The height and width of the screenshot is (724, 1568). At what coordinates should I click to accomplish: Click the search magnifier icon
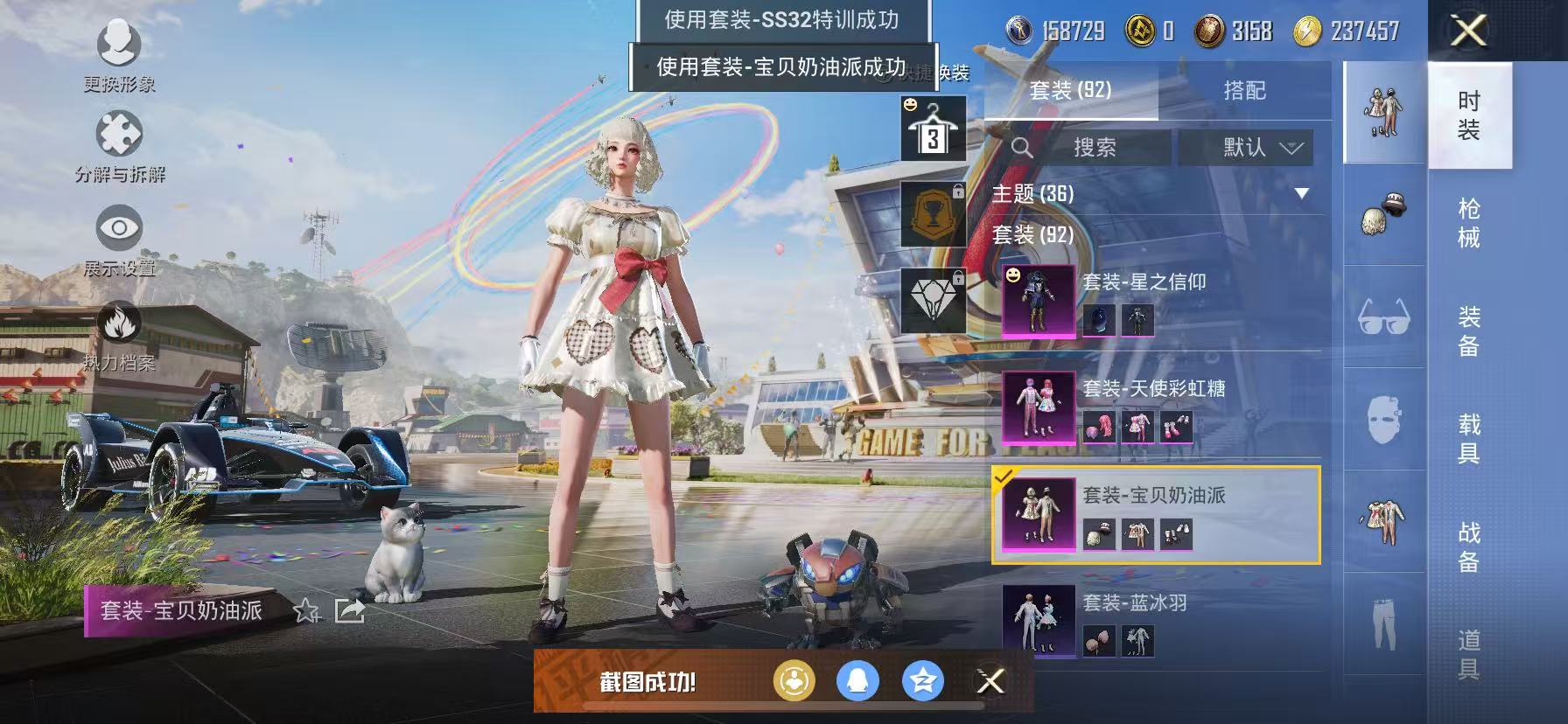click(1021, 147)
